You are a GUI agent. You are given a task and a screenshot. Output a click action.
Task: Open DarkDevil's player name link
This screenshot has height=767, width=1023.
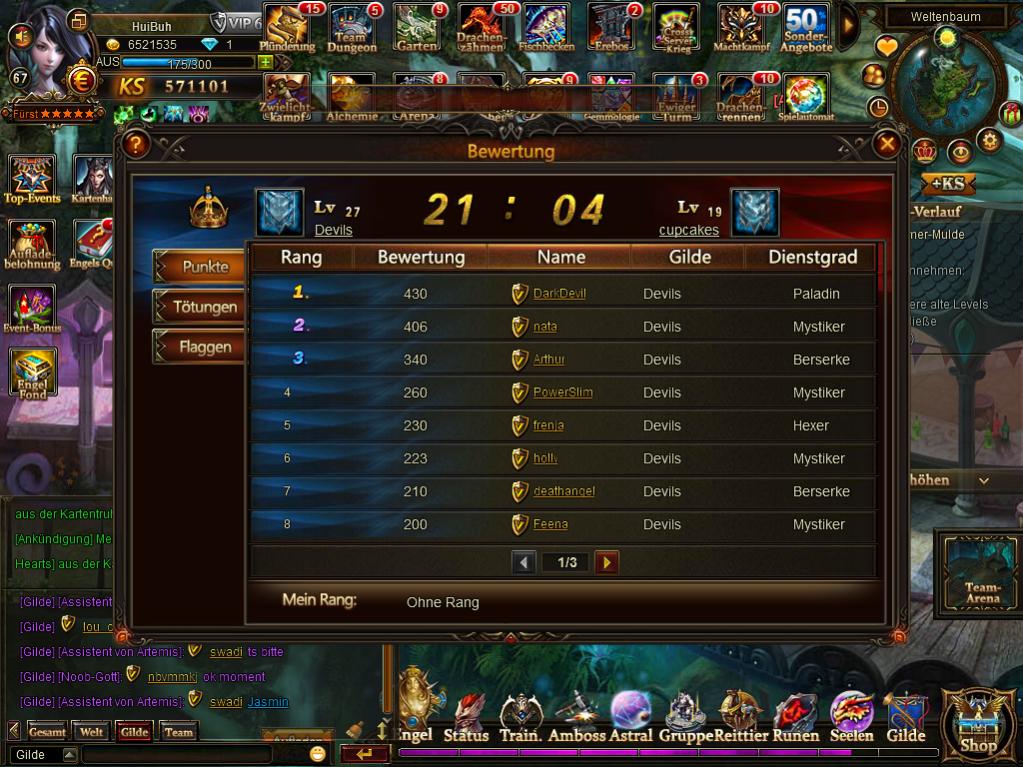(x=559, y=294)
